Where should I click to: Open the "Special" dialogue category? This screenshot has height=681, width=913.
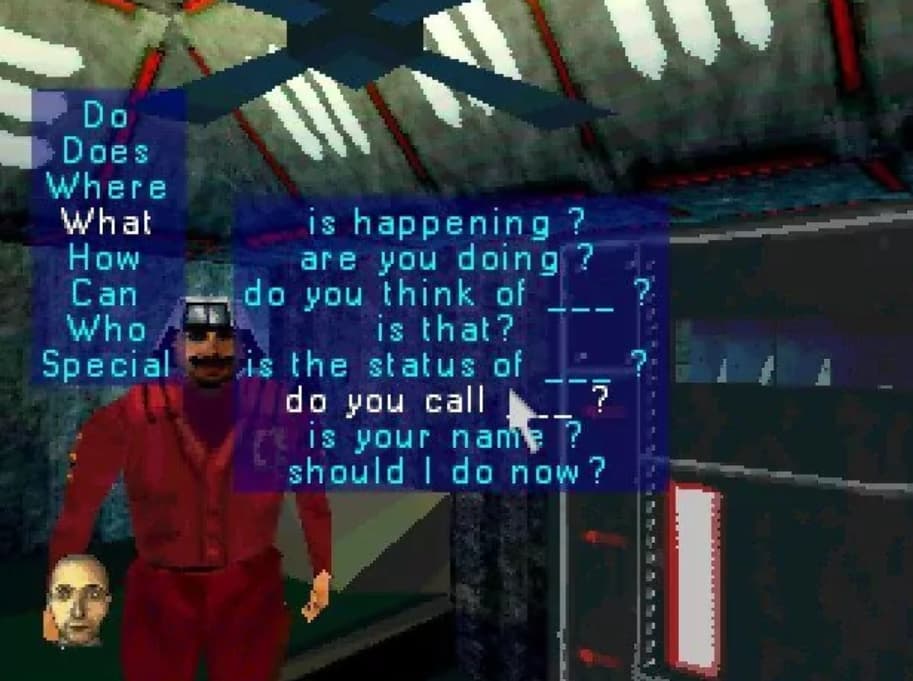coord(106,365)
